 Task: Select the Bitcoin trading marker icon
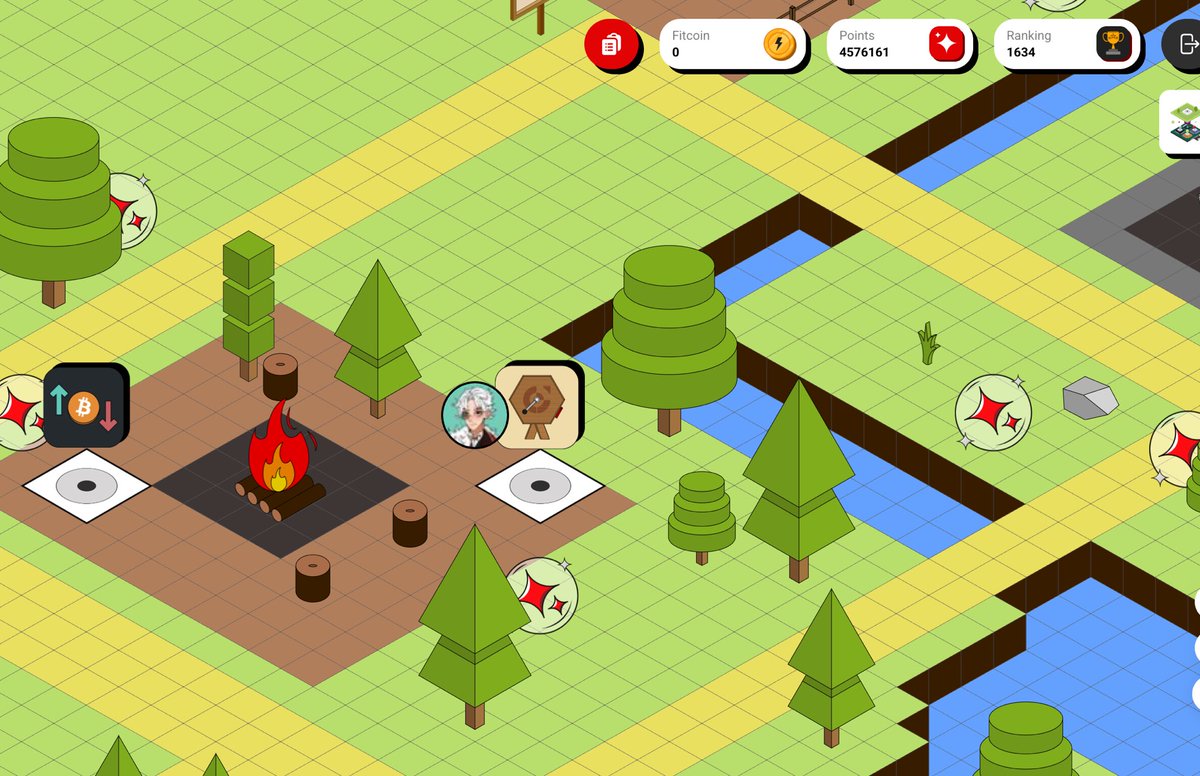click(85, 405)
